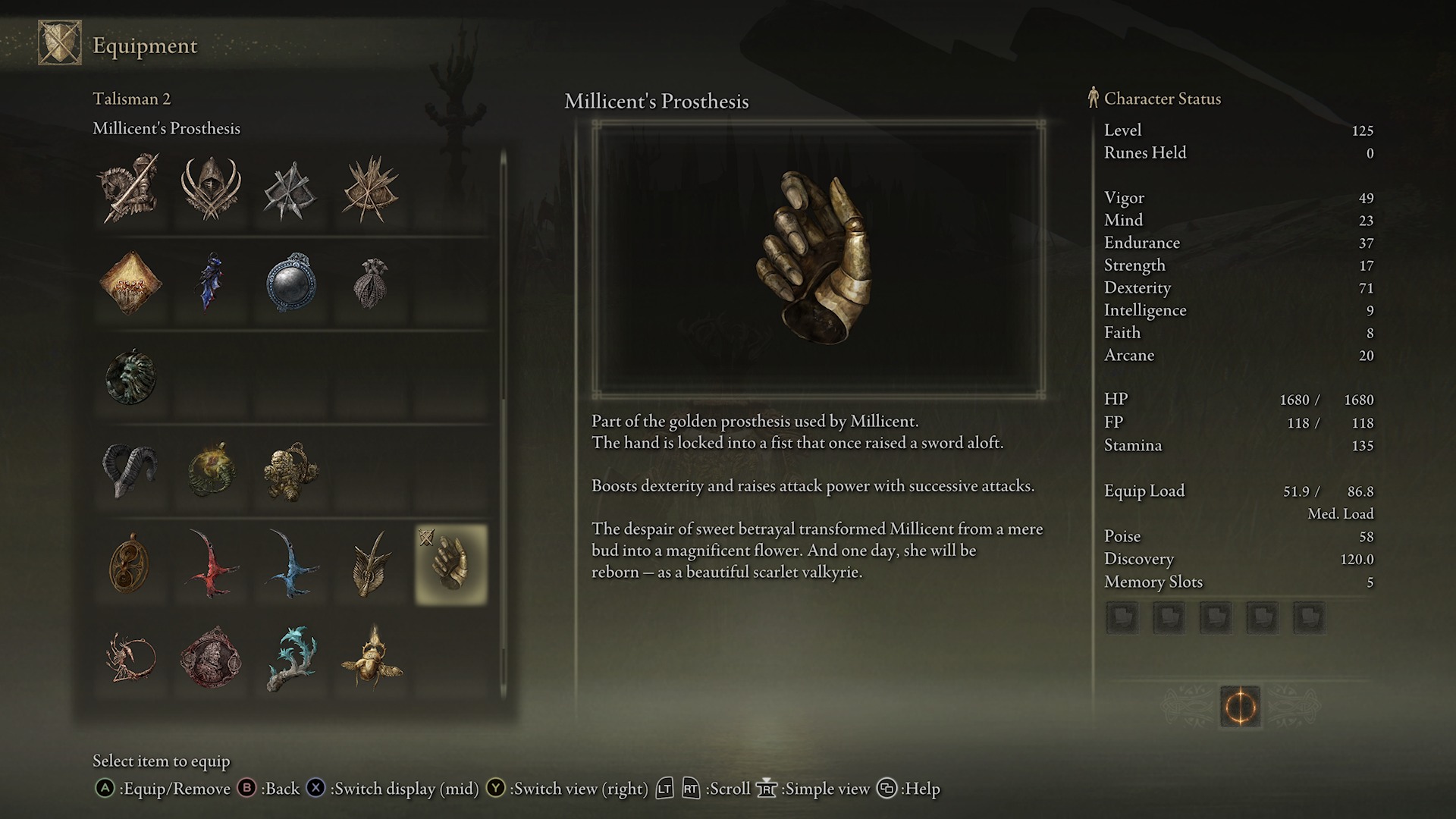Choose the mounted knight with lance talisman
The width and height of the screenshot is (1456, 819).
[130, 190]
